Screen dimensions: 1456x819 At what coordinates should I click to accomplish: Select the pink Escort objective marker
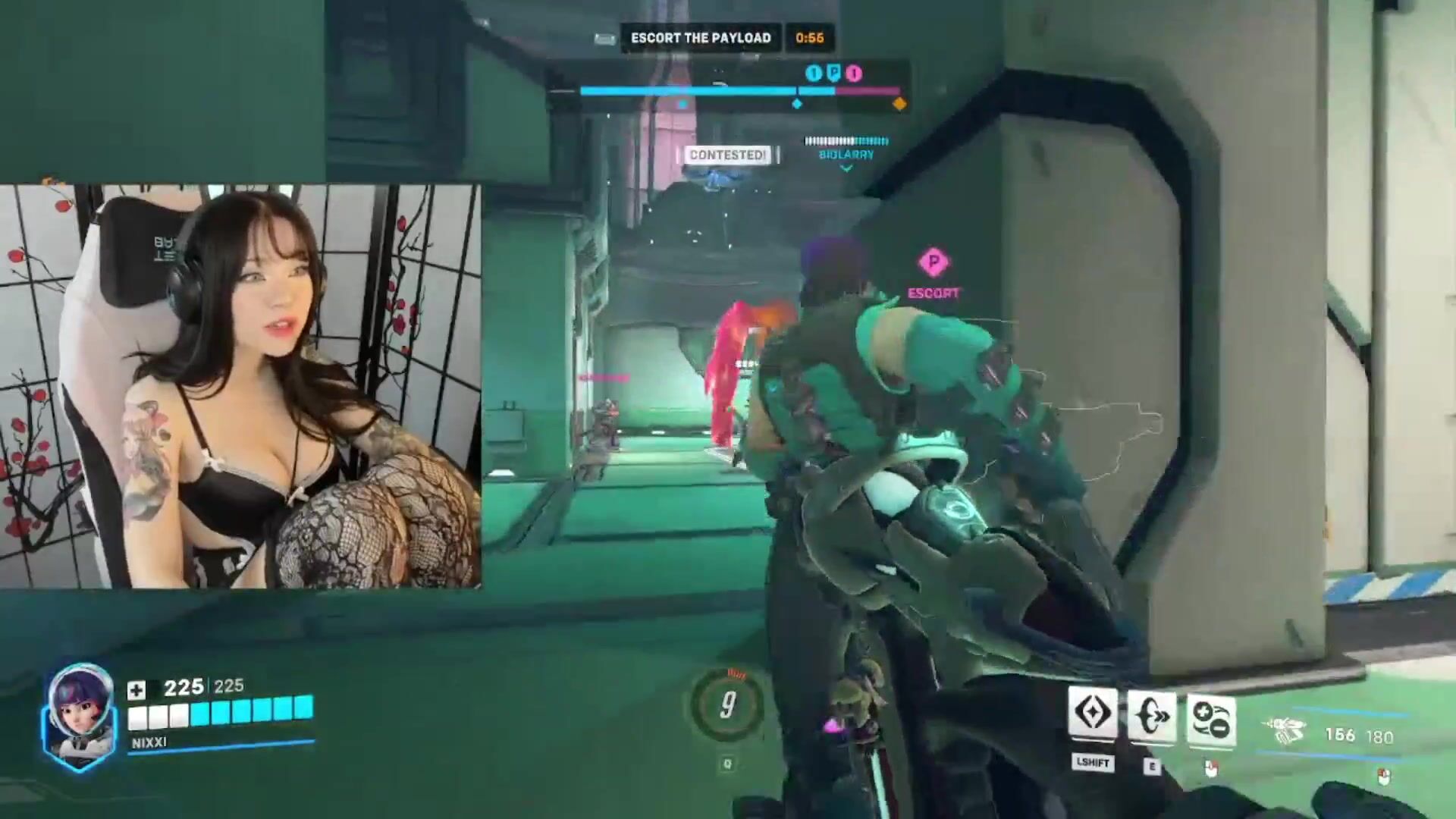tap(934, 262)
